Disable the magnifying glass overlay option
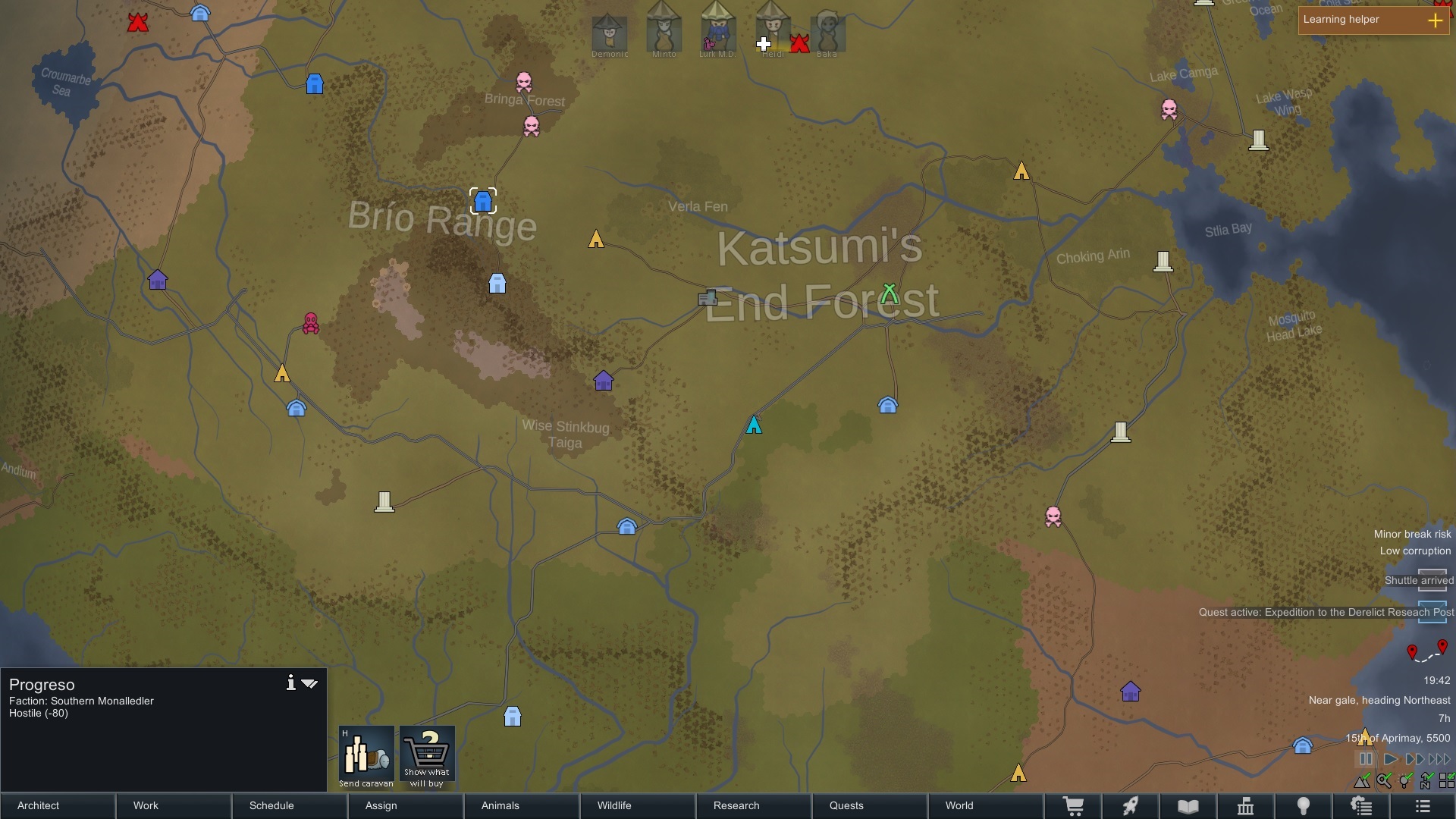This screenshot has width=1456, height=819. pyautogui.click(x=1385, y=780)
